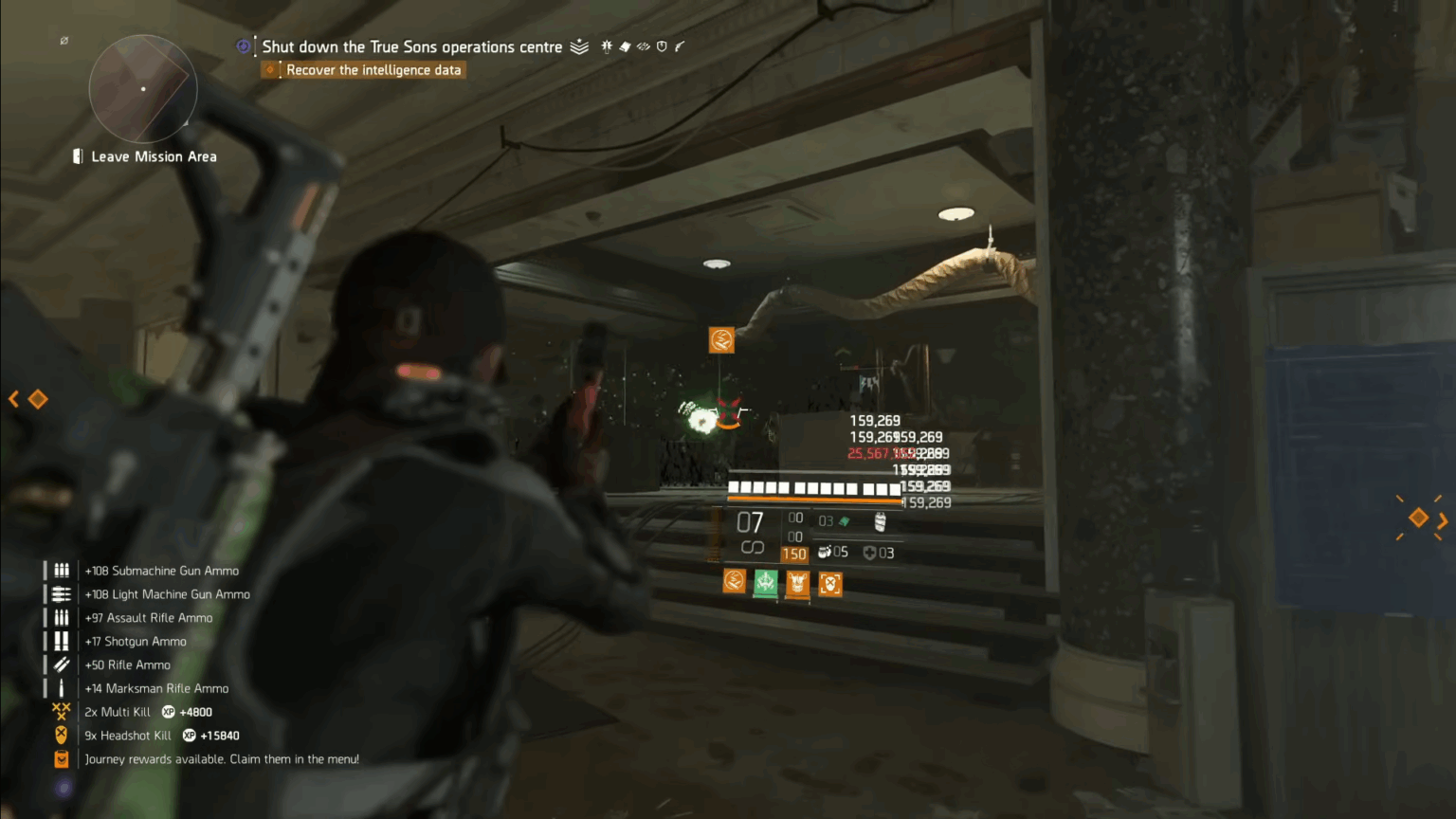This screenshot has width=1456, height=819.
Task: Click the armor kit cross icon
Action: [x=869, y=553]
